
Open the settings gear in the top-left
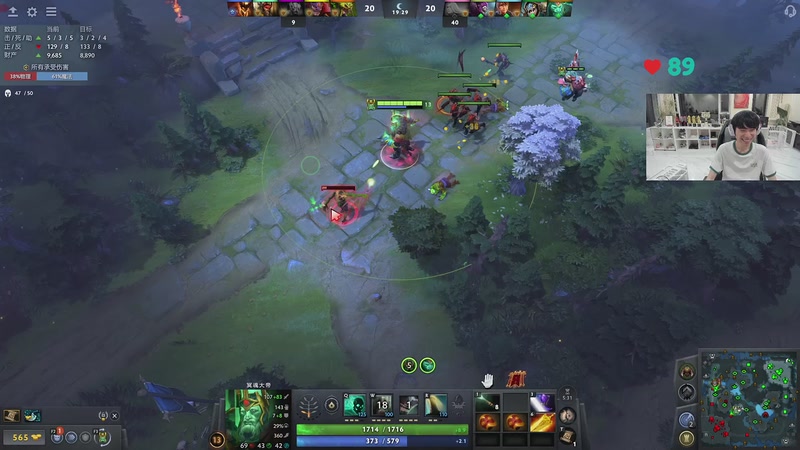coord(31,12)
